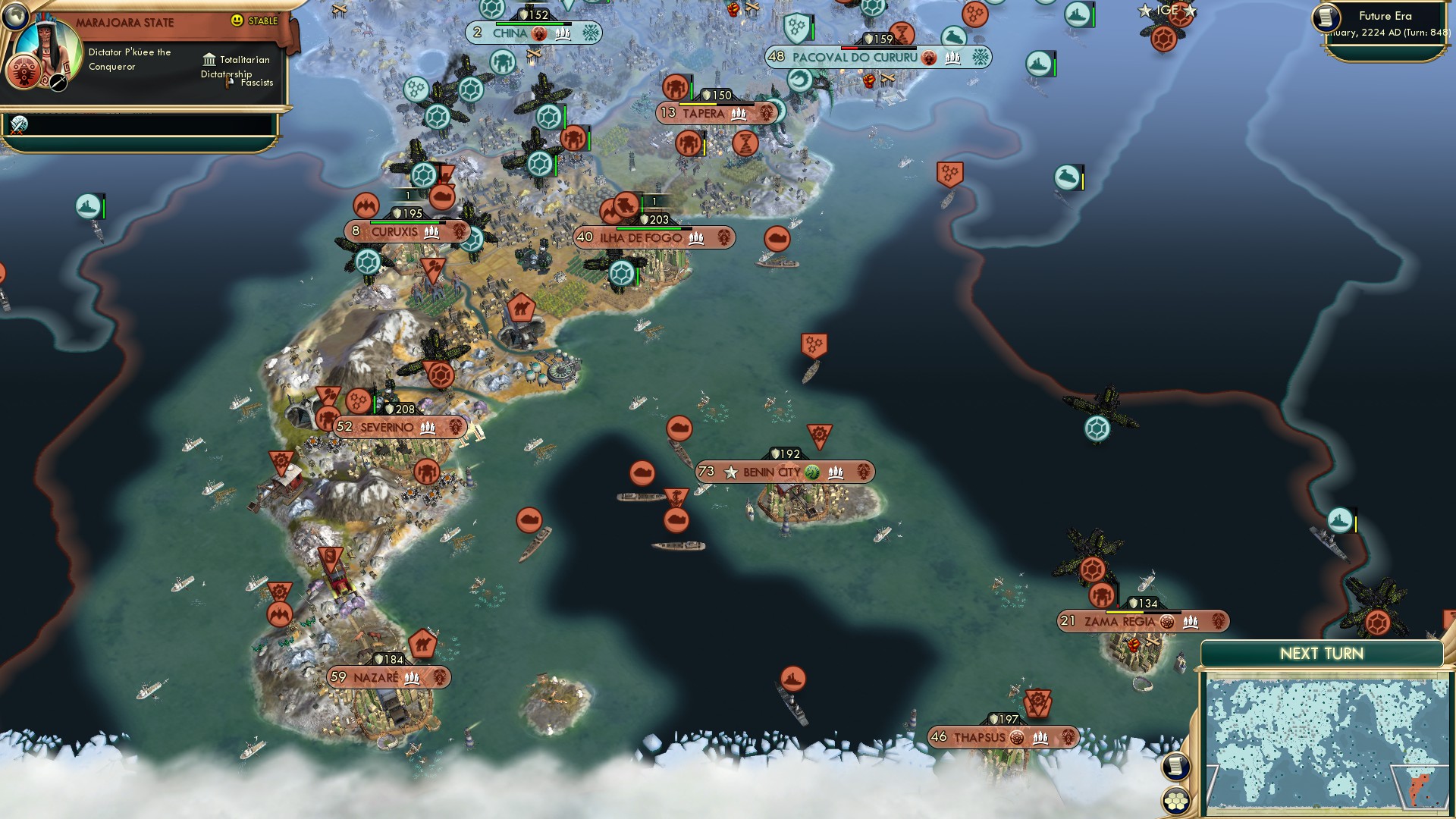Click the scroll button left of minimap
The width and height of the screenshot is (1456, 819).
(1175, 766)
